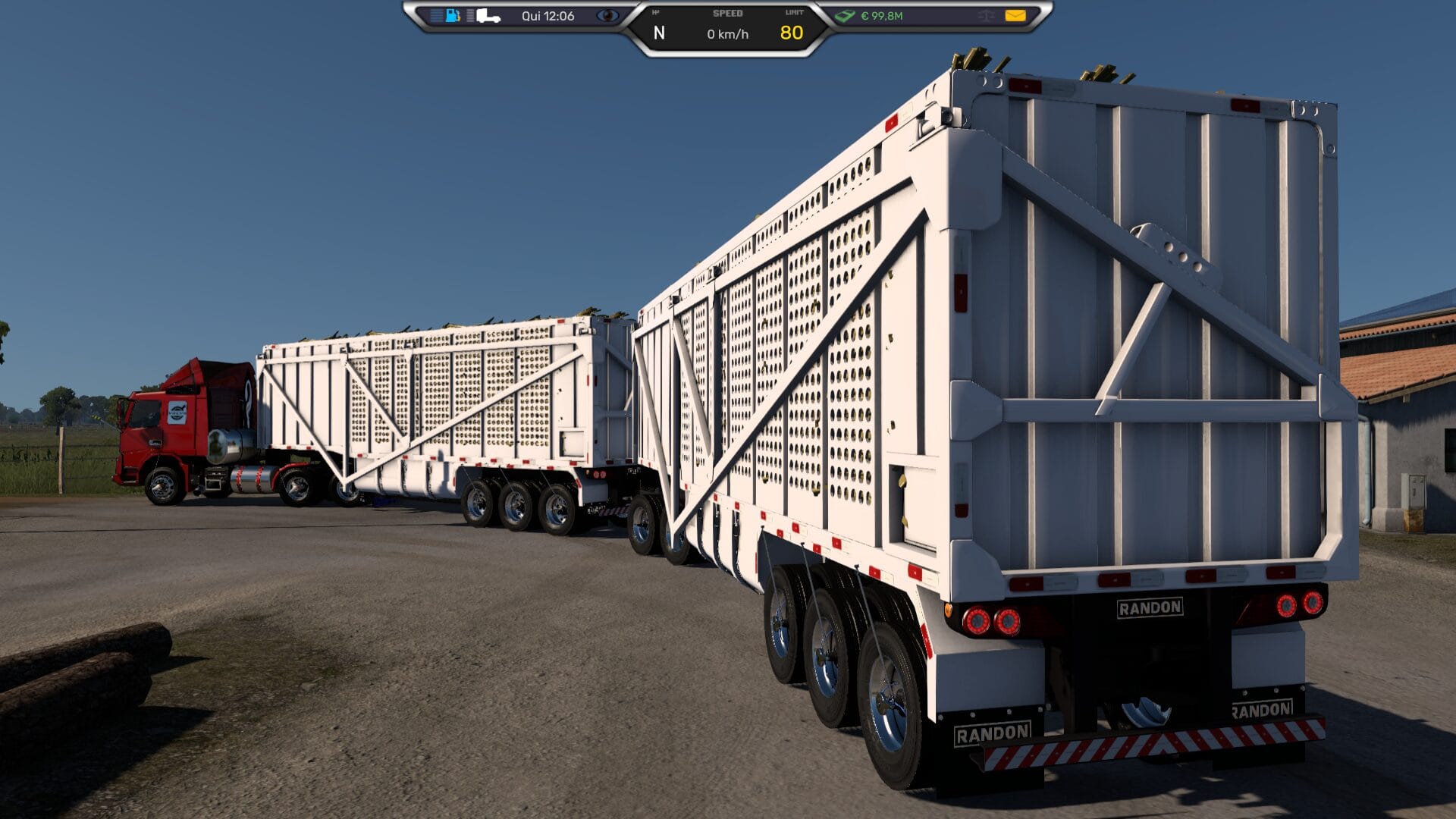Select the dimmed scales offence icon
The image size is (1456, 819).
click(x=986, y=15)
